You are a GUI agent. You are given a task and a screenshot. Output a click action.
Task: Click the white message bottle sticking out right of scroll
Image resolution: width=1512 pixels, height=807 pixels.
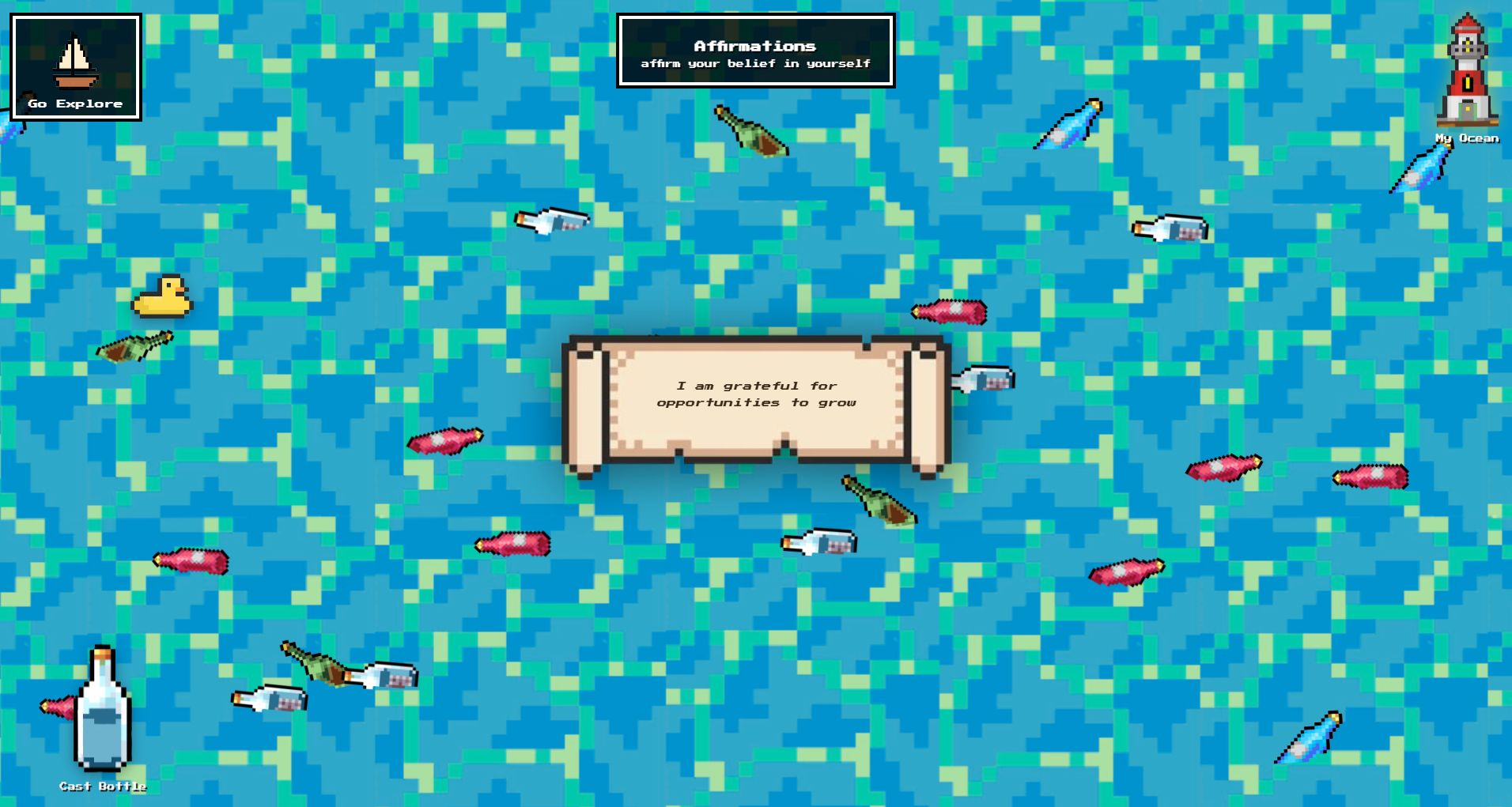pos(985,378)
